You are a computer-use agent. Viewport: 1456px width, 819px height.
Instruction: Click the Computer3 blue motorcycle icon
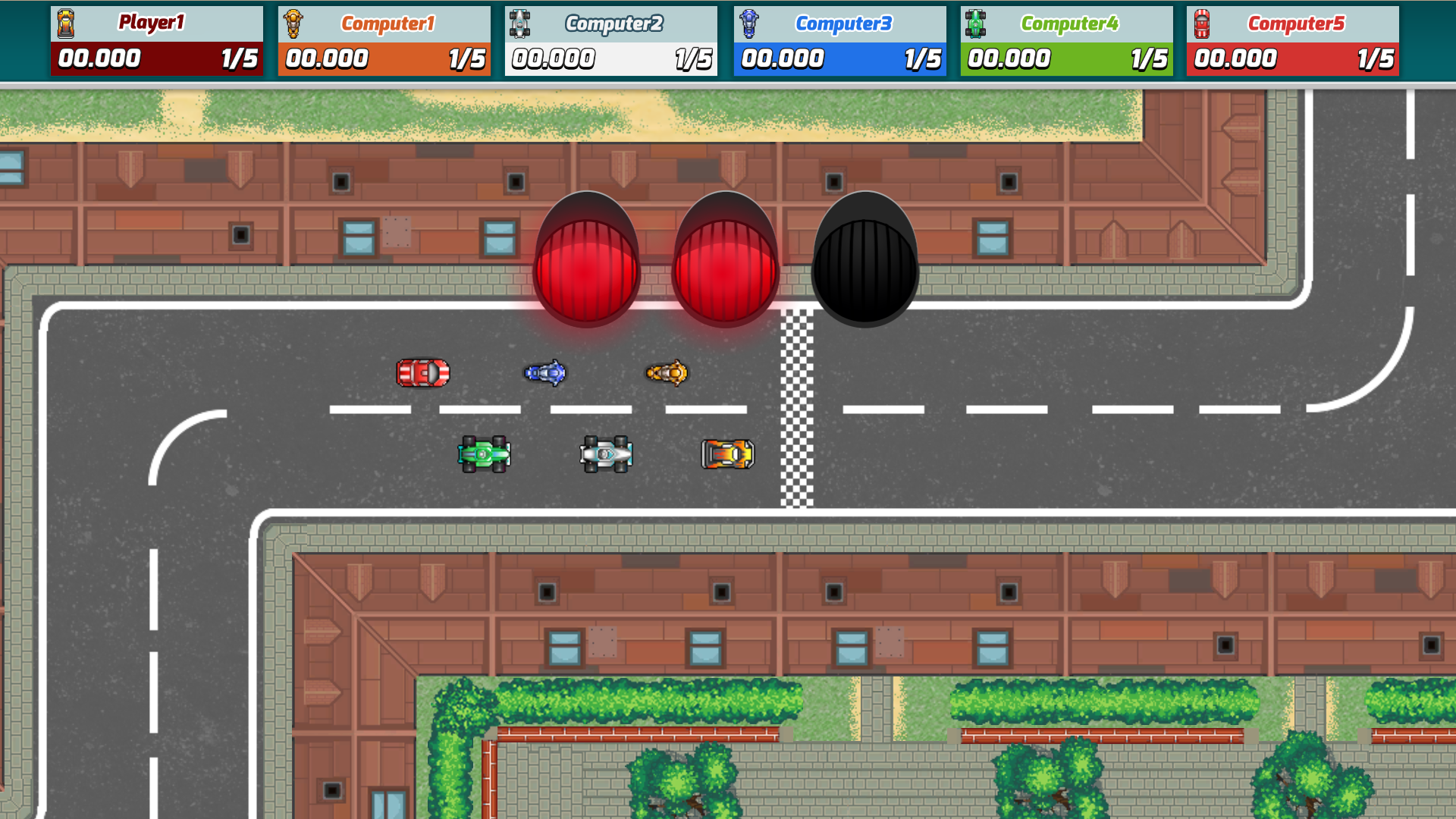(748, 22)
